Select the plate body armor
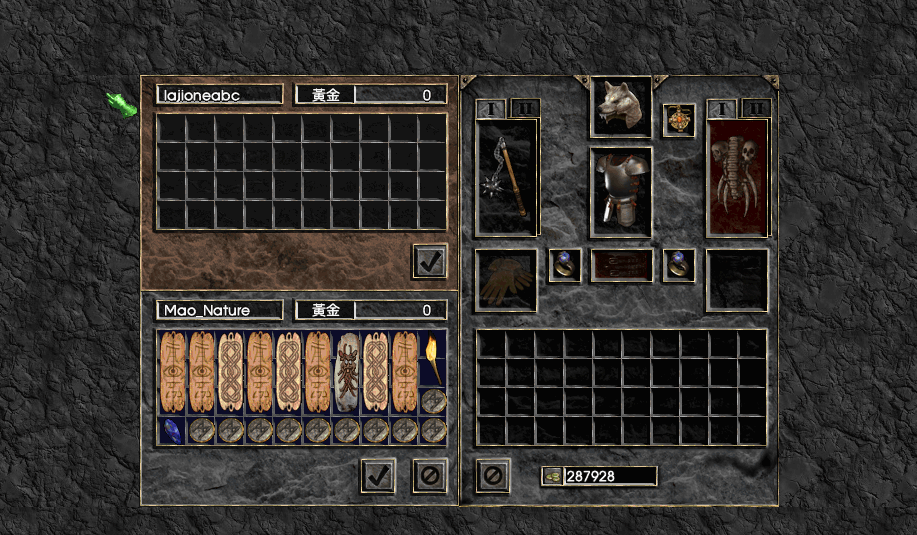917x535 pixels. (x=621, y=192)
